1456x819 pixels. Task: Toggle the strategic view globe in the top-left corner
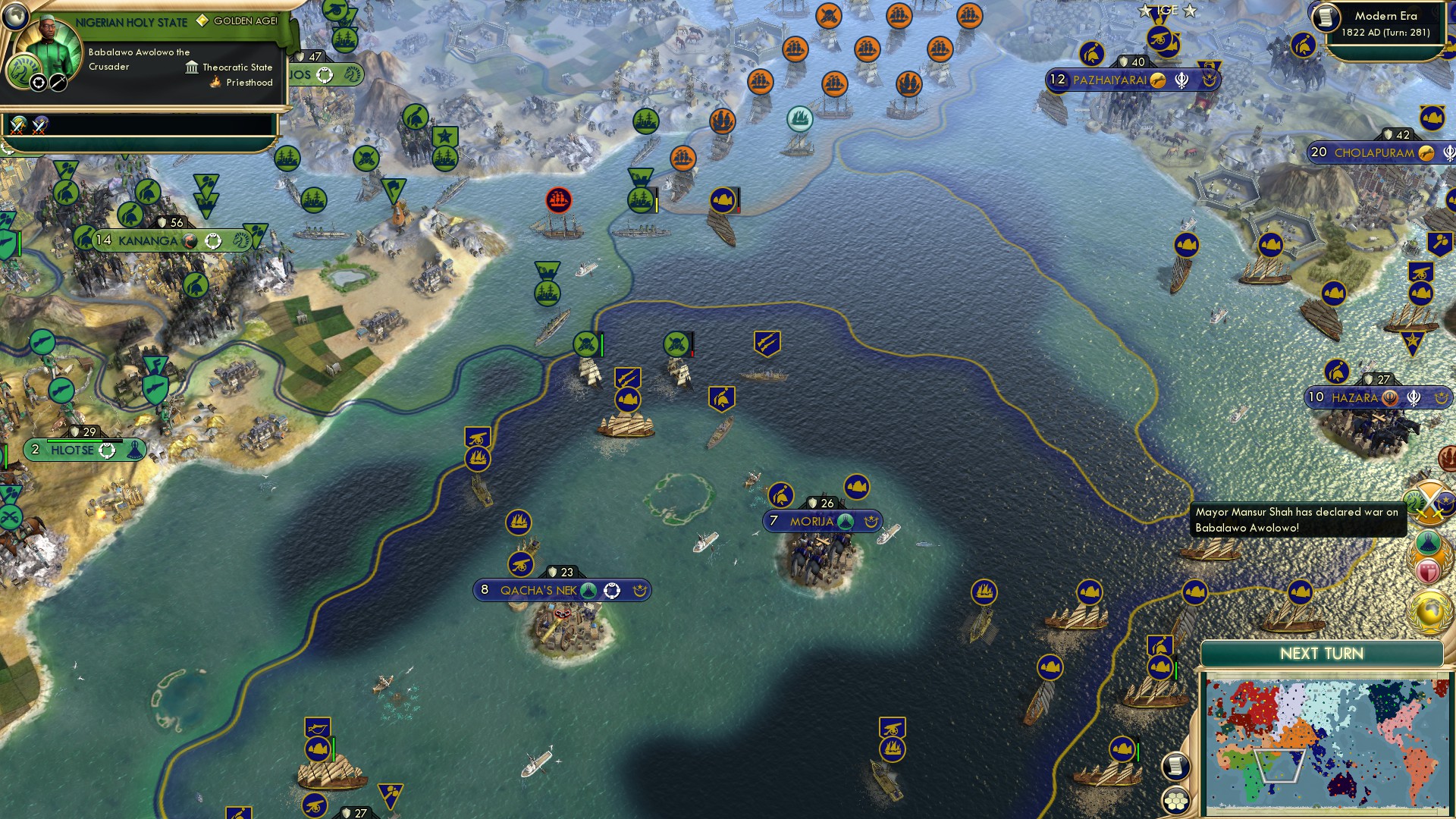[15, 17]
